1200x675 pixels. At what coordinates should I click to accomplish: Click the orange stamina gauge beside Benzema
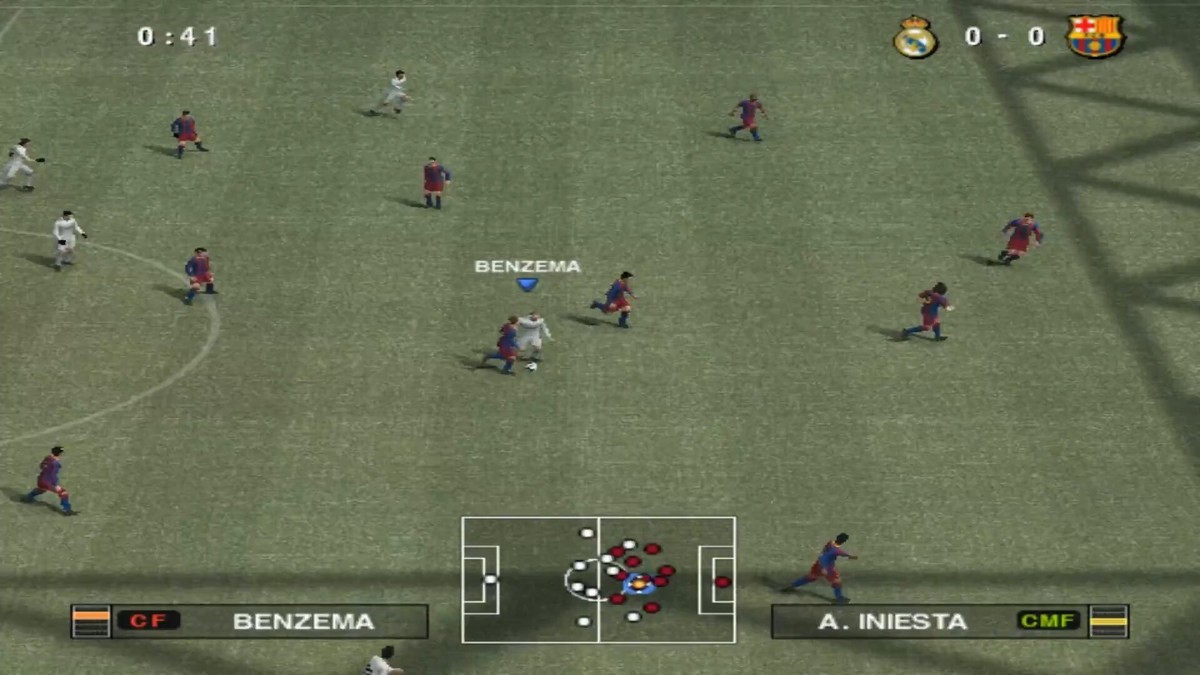tap(91, 621)
